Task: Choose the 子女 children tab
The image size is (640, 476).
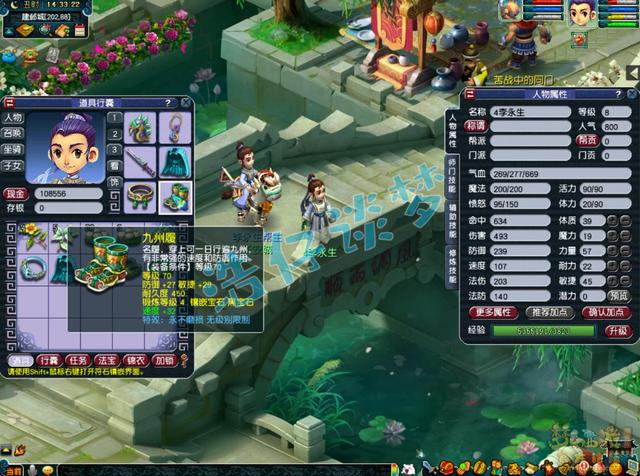Action: click(x=13, y=166)
